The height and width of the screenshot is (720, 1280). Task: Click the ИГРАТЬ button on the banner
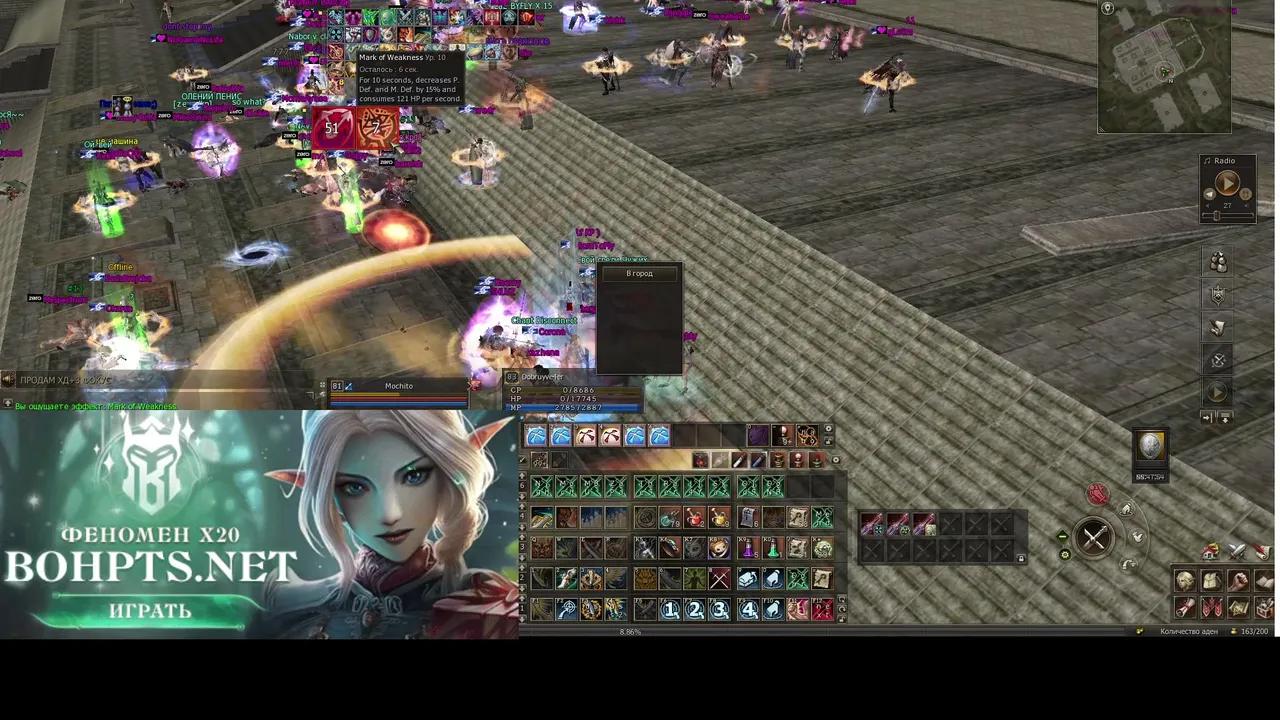[150, 611]
